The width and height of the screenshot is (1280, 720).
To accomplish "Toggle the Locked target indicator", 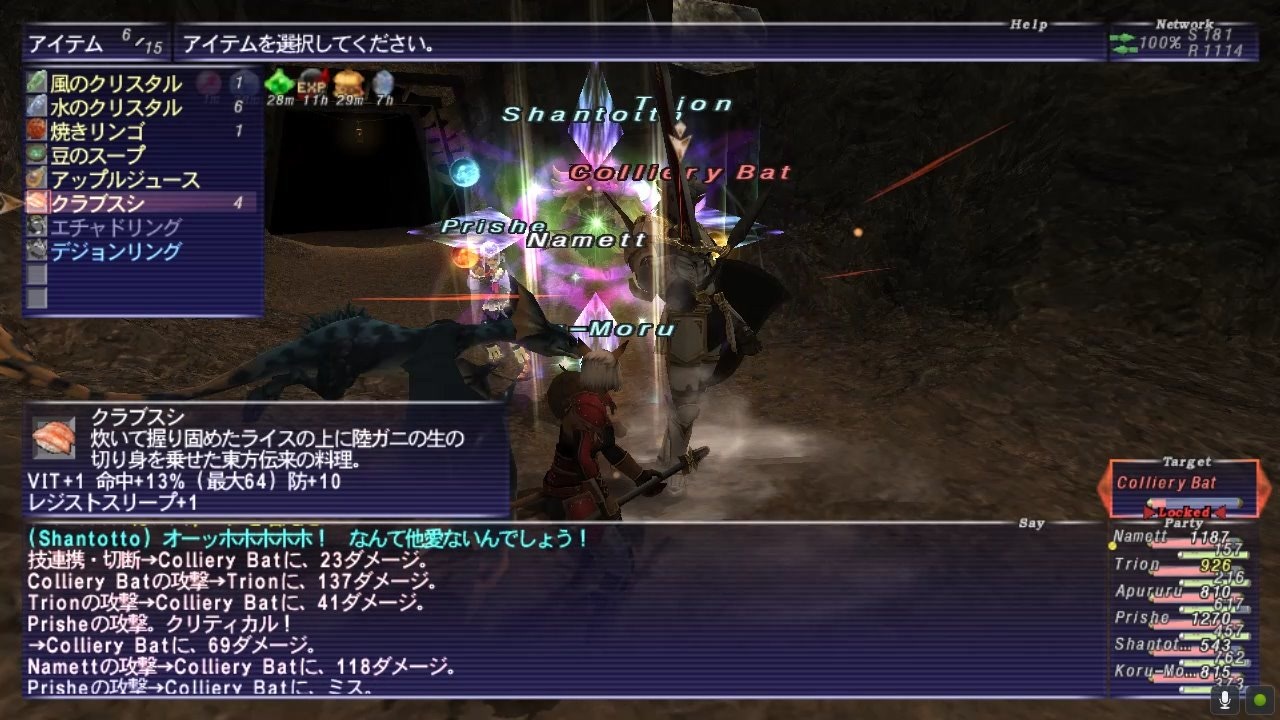I will tap(1182, 510).
